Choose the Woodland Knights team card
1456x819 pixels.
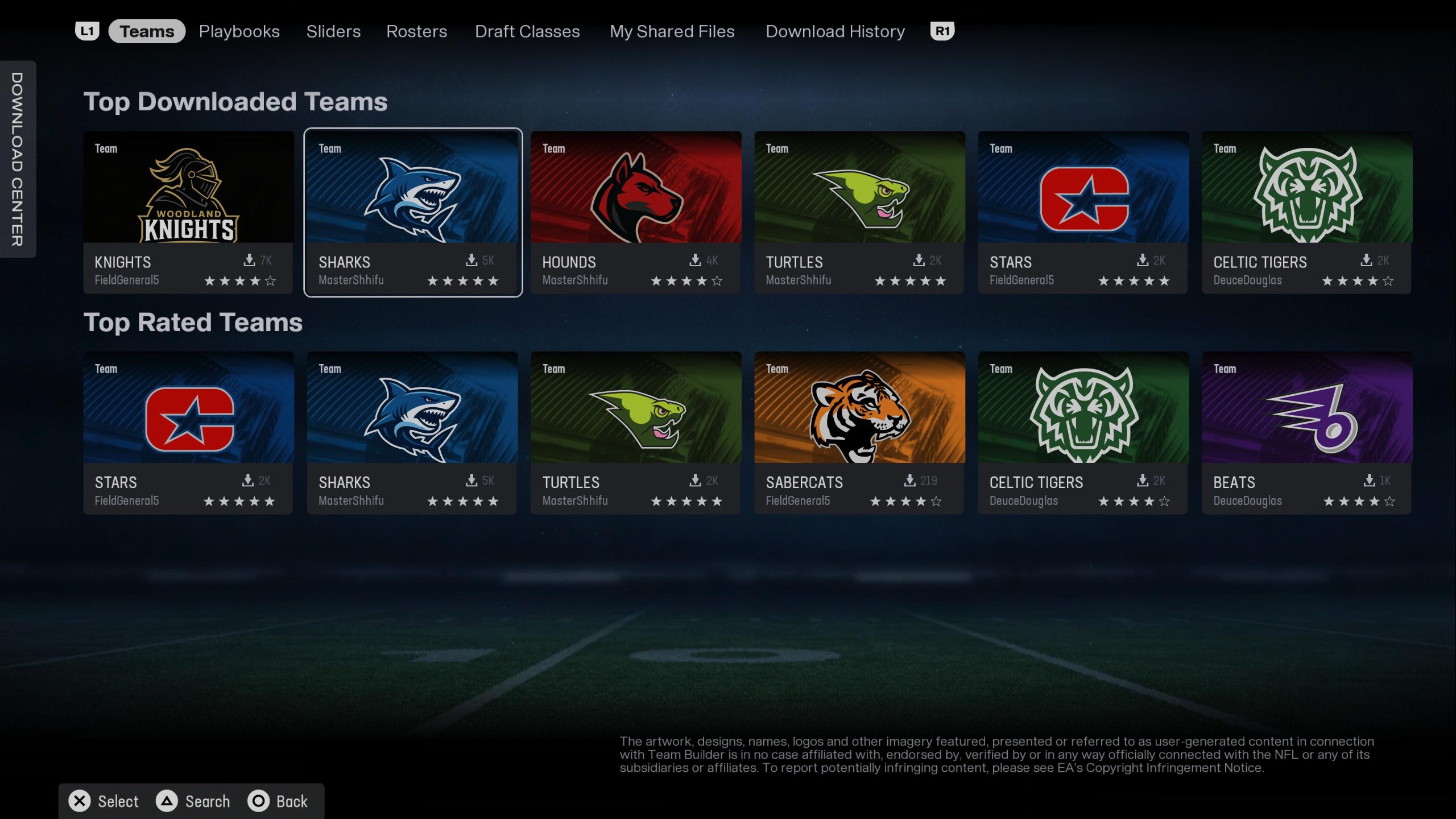click(x=188, y=212)
